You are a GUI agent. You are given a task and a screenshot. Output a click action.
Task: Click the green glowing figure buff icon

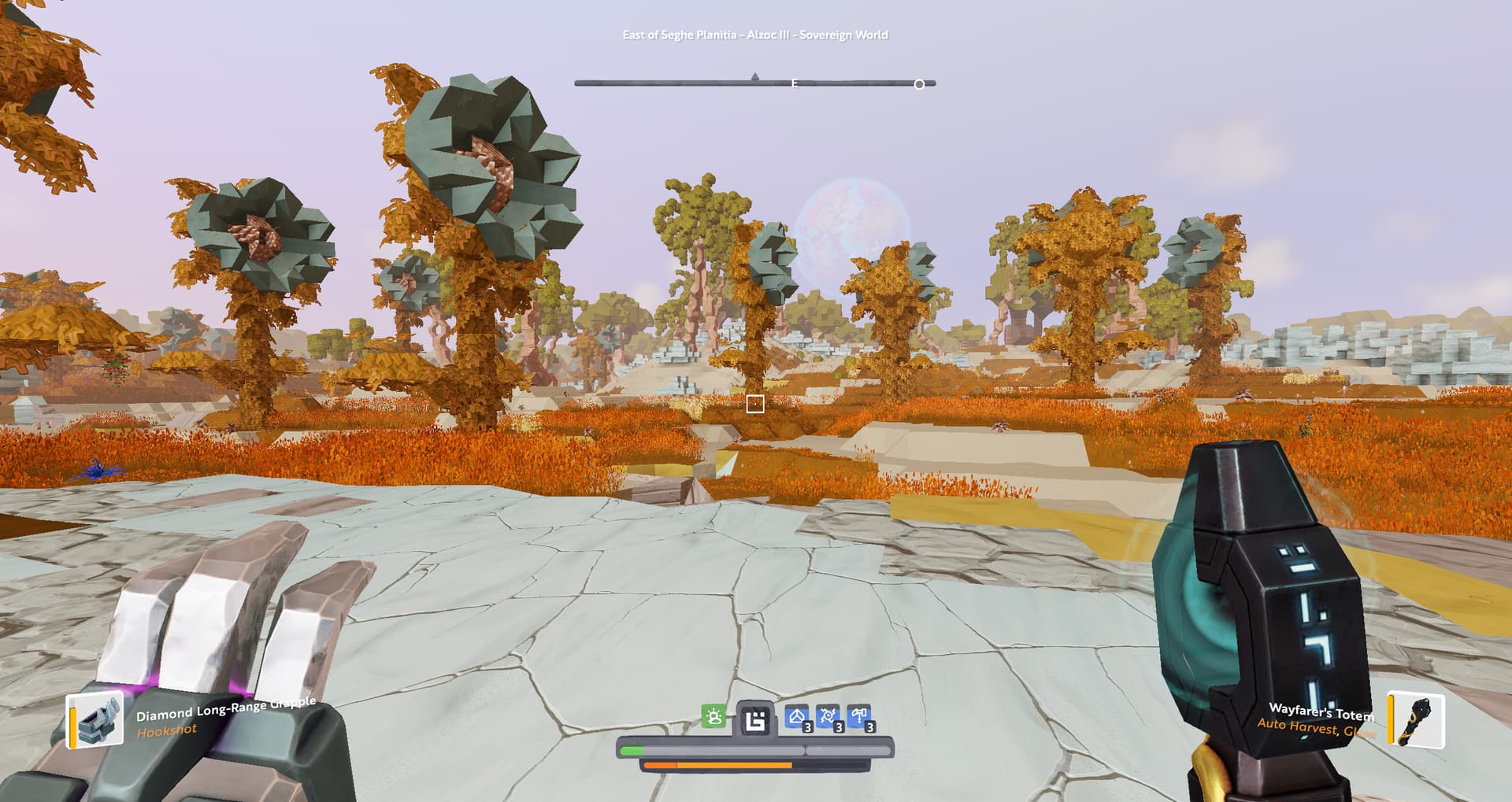tap(713, 717)
